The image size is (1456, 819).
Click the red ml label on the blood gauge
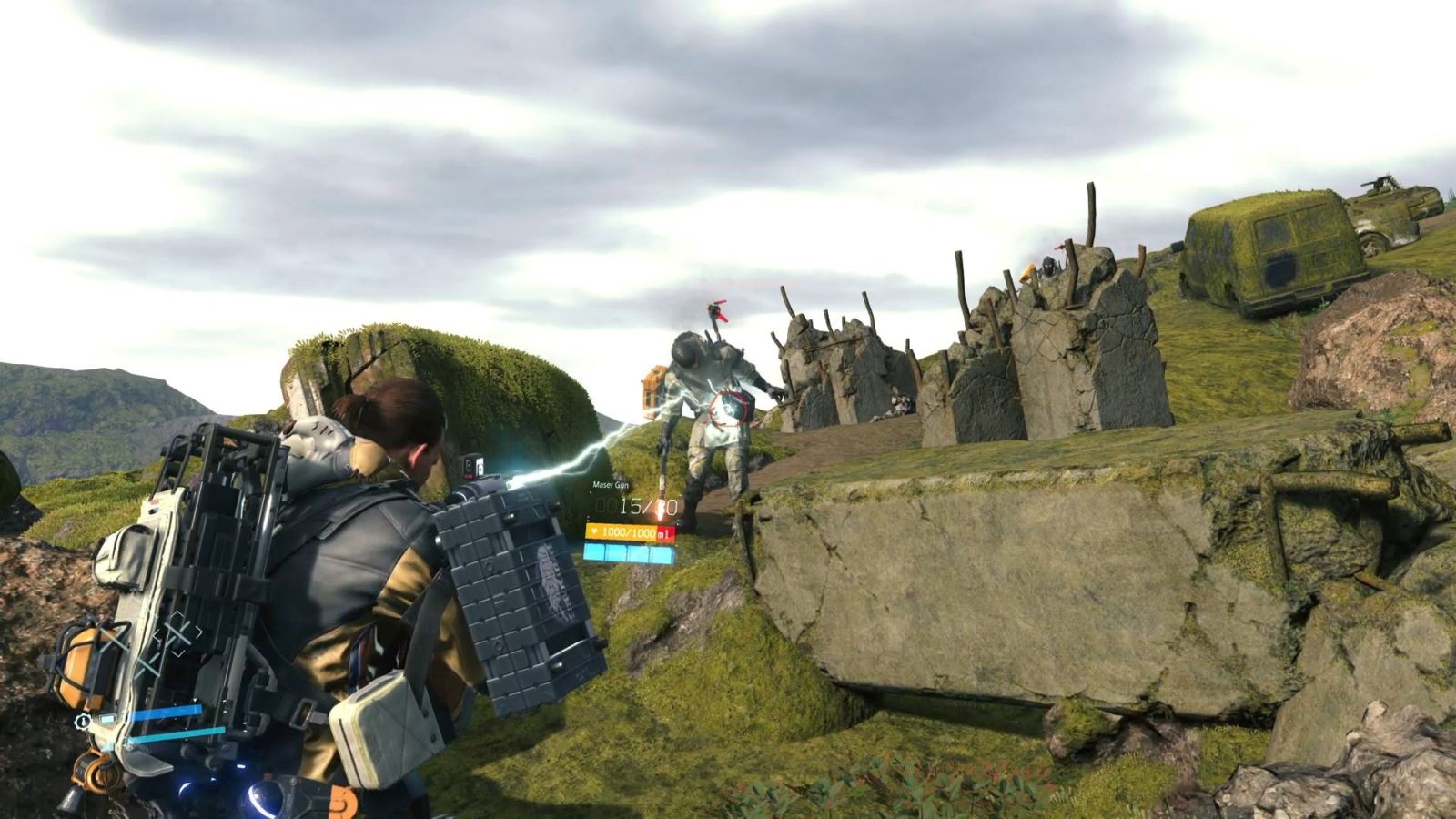(663, 533)
